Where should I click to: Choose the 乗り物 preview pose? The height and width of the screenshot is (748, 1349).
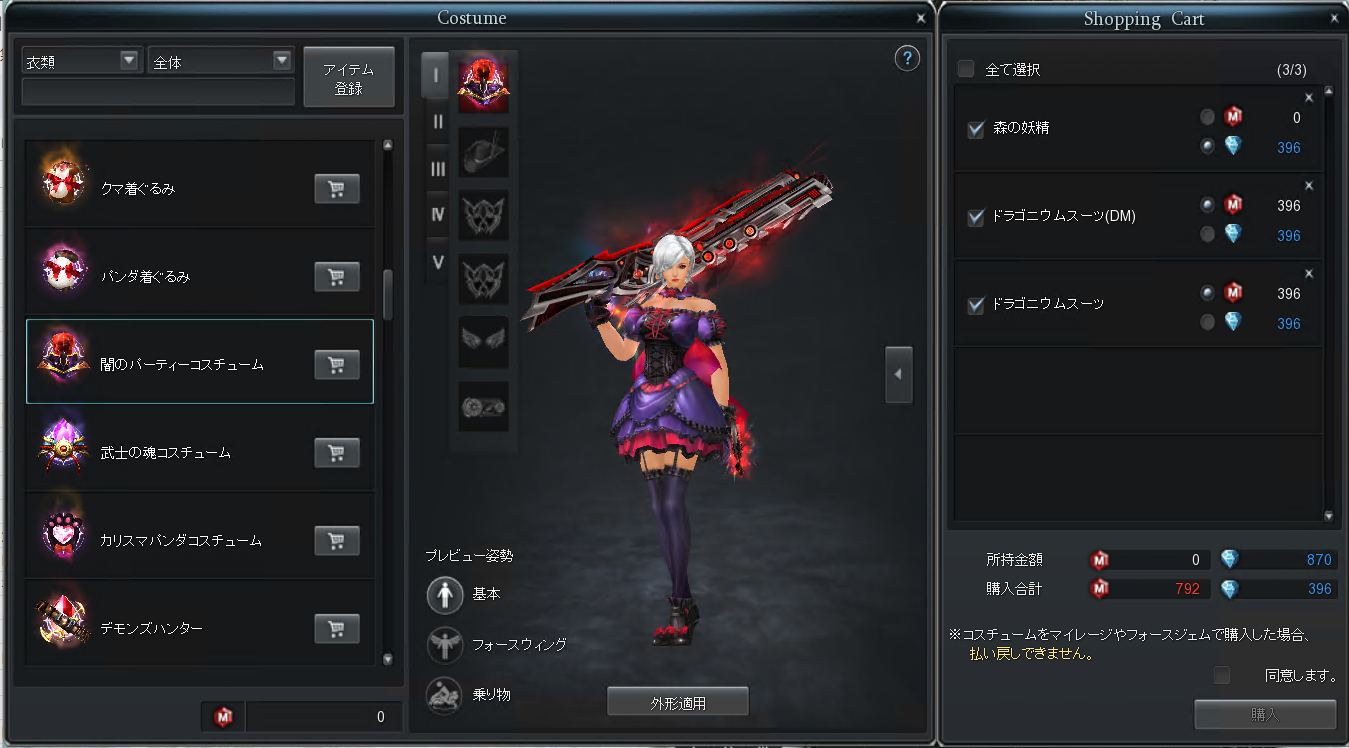(445, 695)
